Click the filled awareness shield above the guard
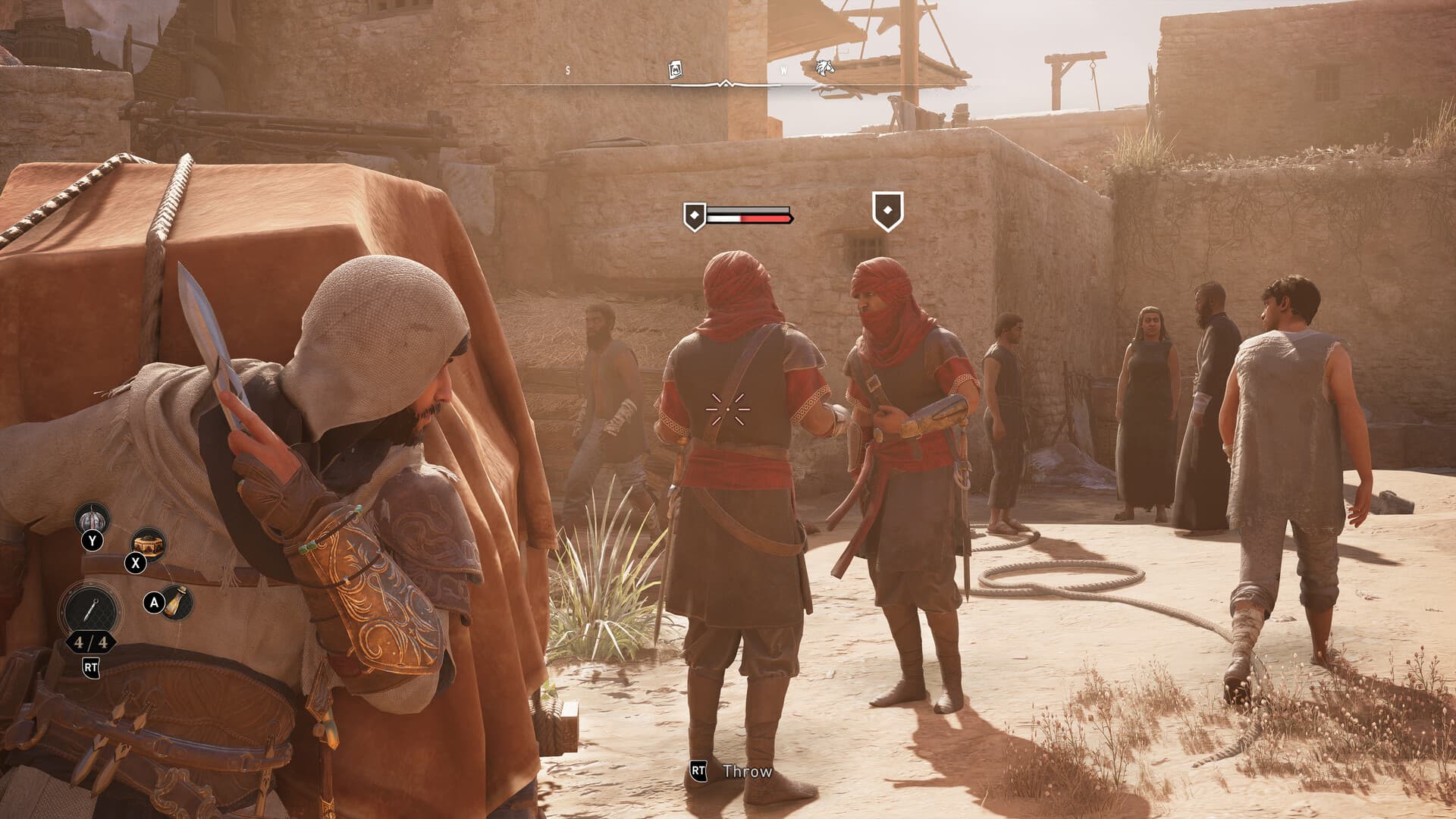Viewport: 1456px width, 819px height. pos(695,215)
